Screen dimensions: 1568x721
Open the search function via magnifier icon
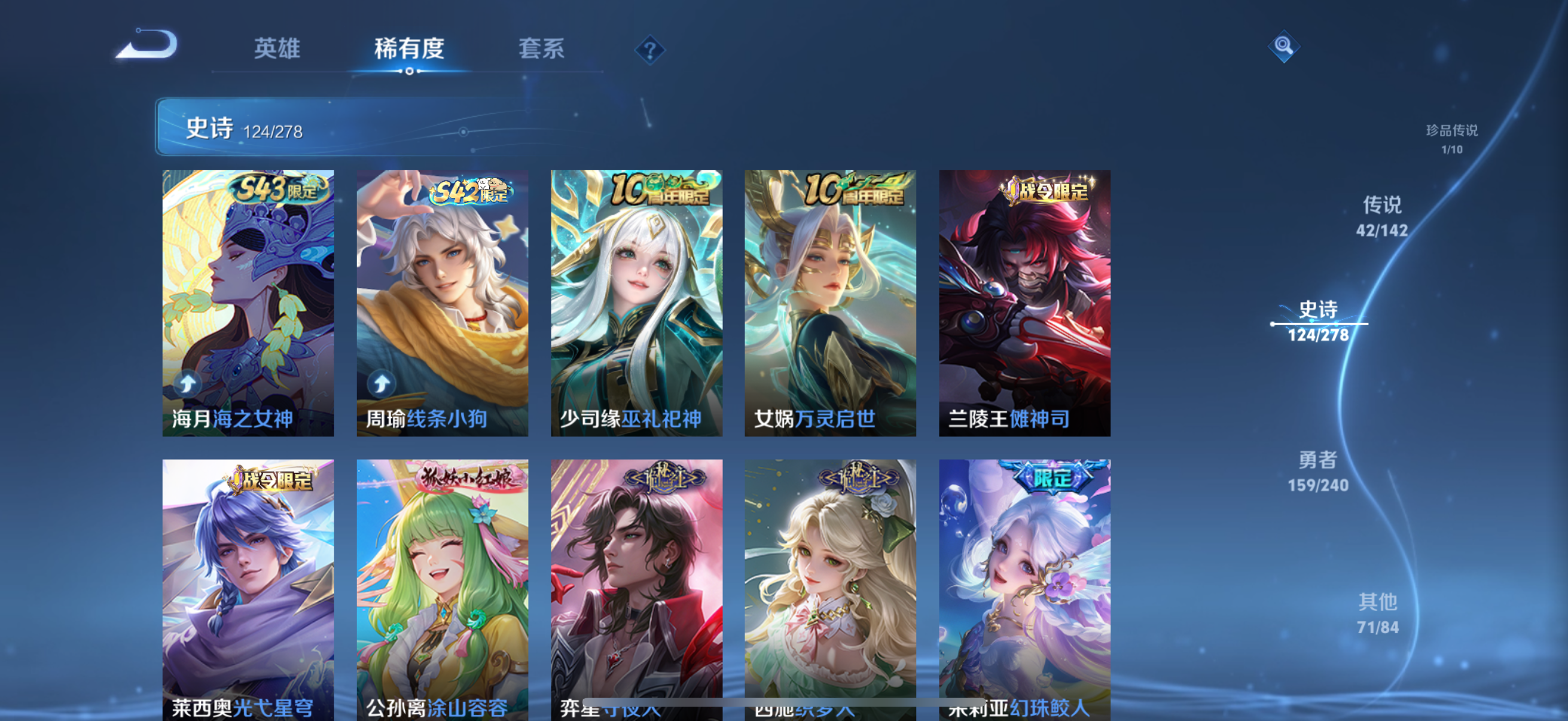pos(1285,45)
